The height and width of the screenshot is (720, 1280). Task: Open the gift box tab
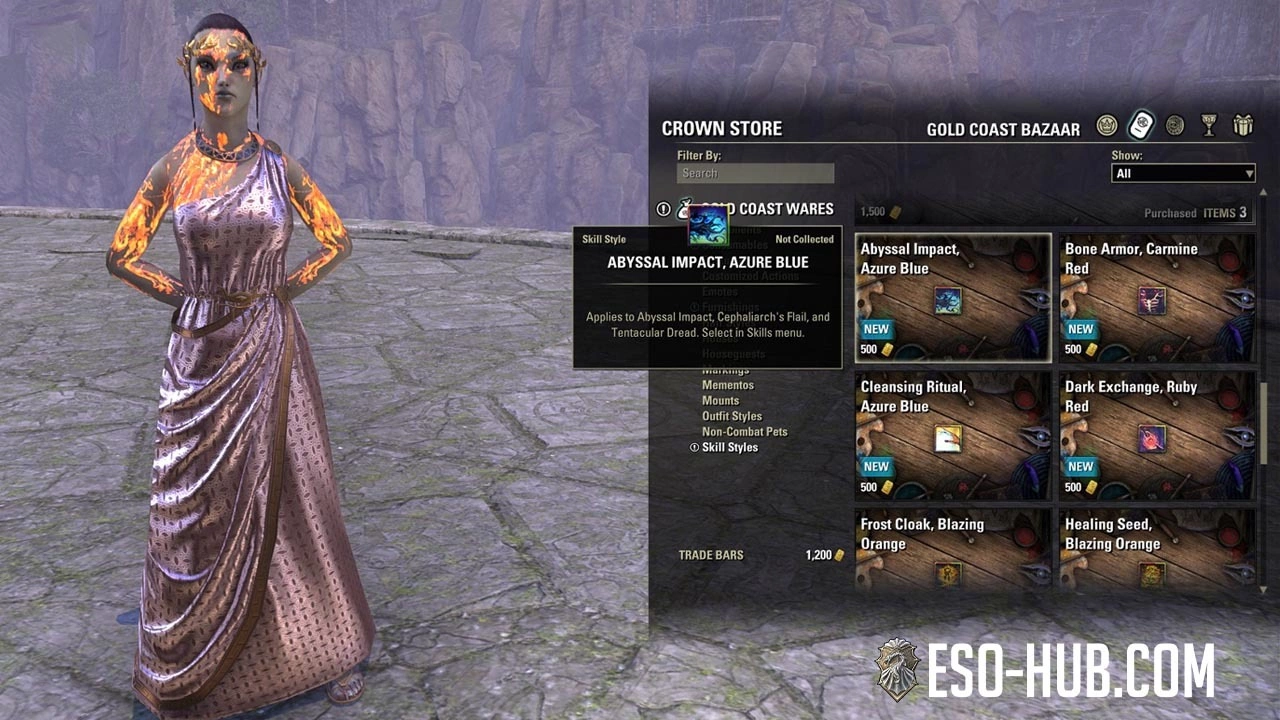pos(1243,126)
